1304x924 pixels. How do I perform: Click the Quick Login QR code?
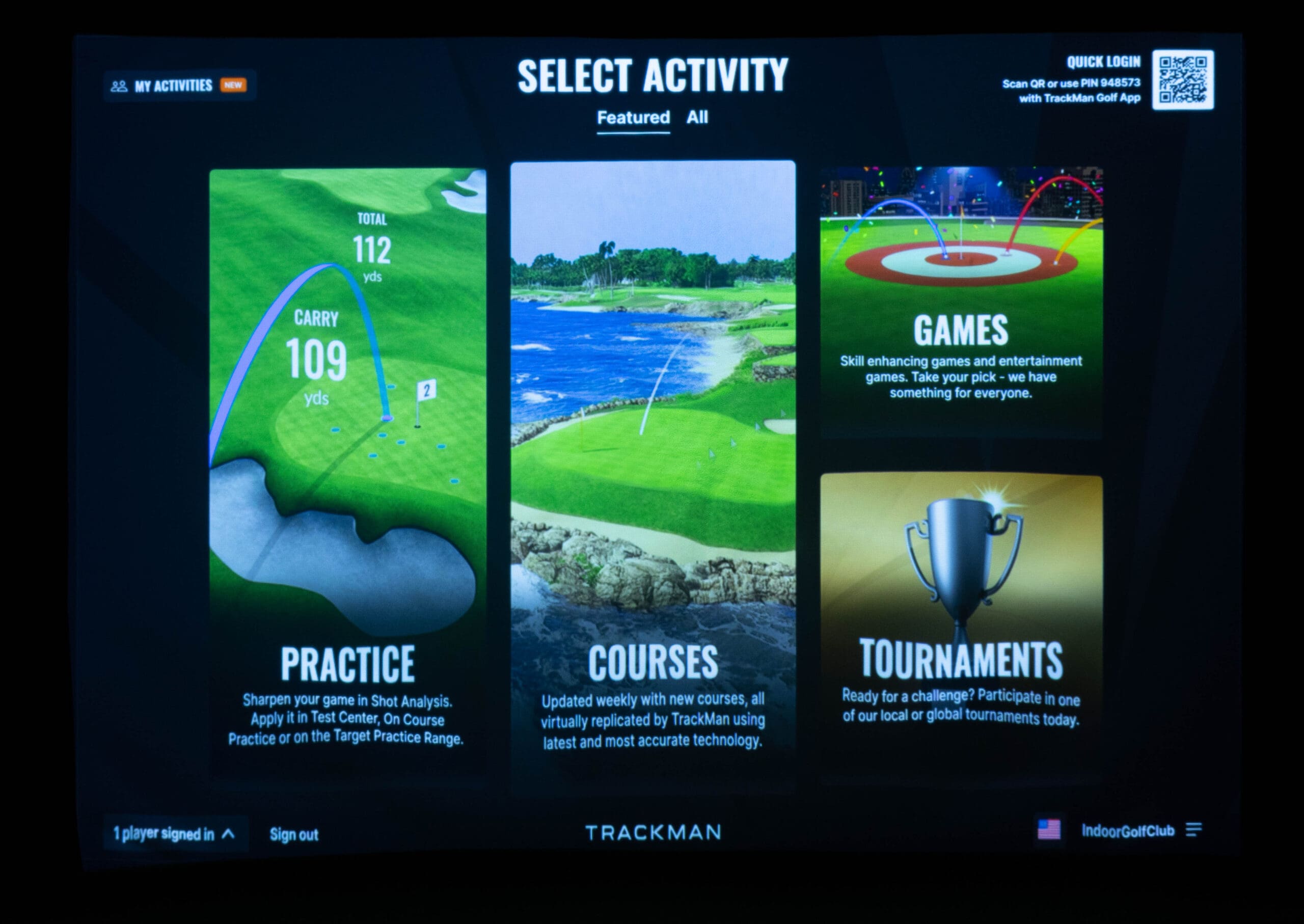click(1183, 79)
